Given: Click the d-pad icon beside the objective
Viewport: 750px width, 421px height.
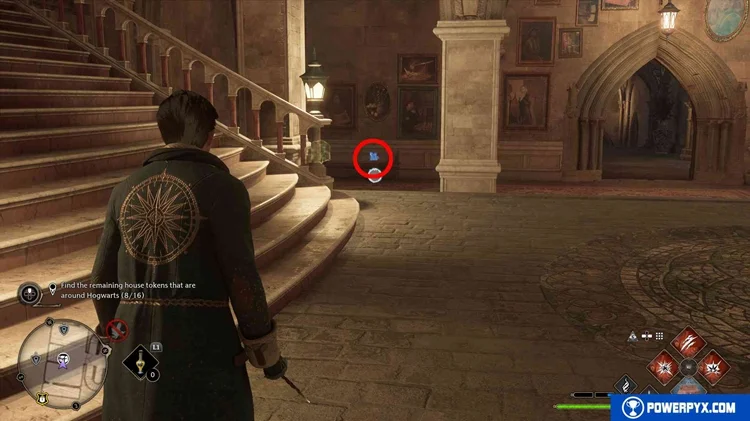Looking at the screenshot, I should coord(30,293).
